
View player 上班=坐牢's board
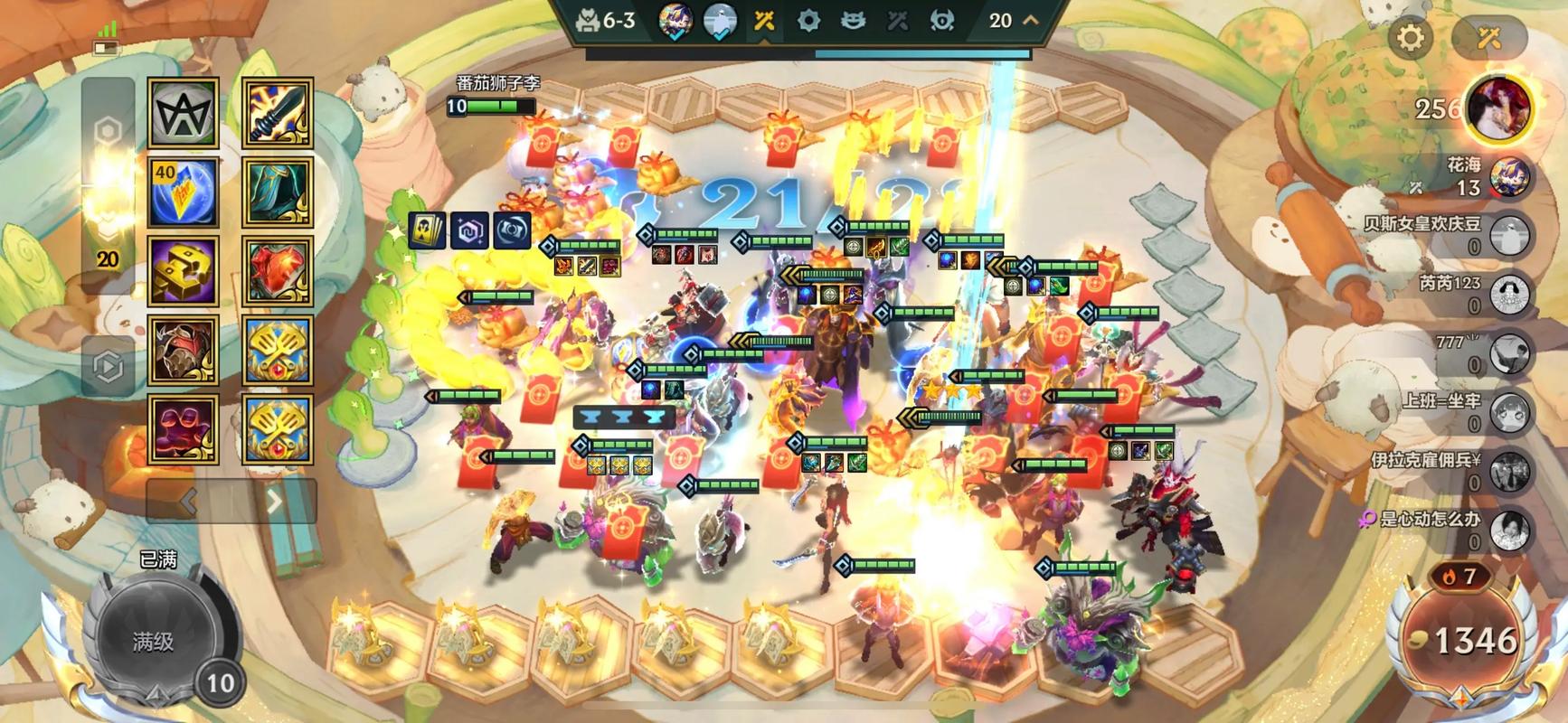(1508, 413)
